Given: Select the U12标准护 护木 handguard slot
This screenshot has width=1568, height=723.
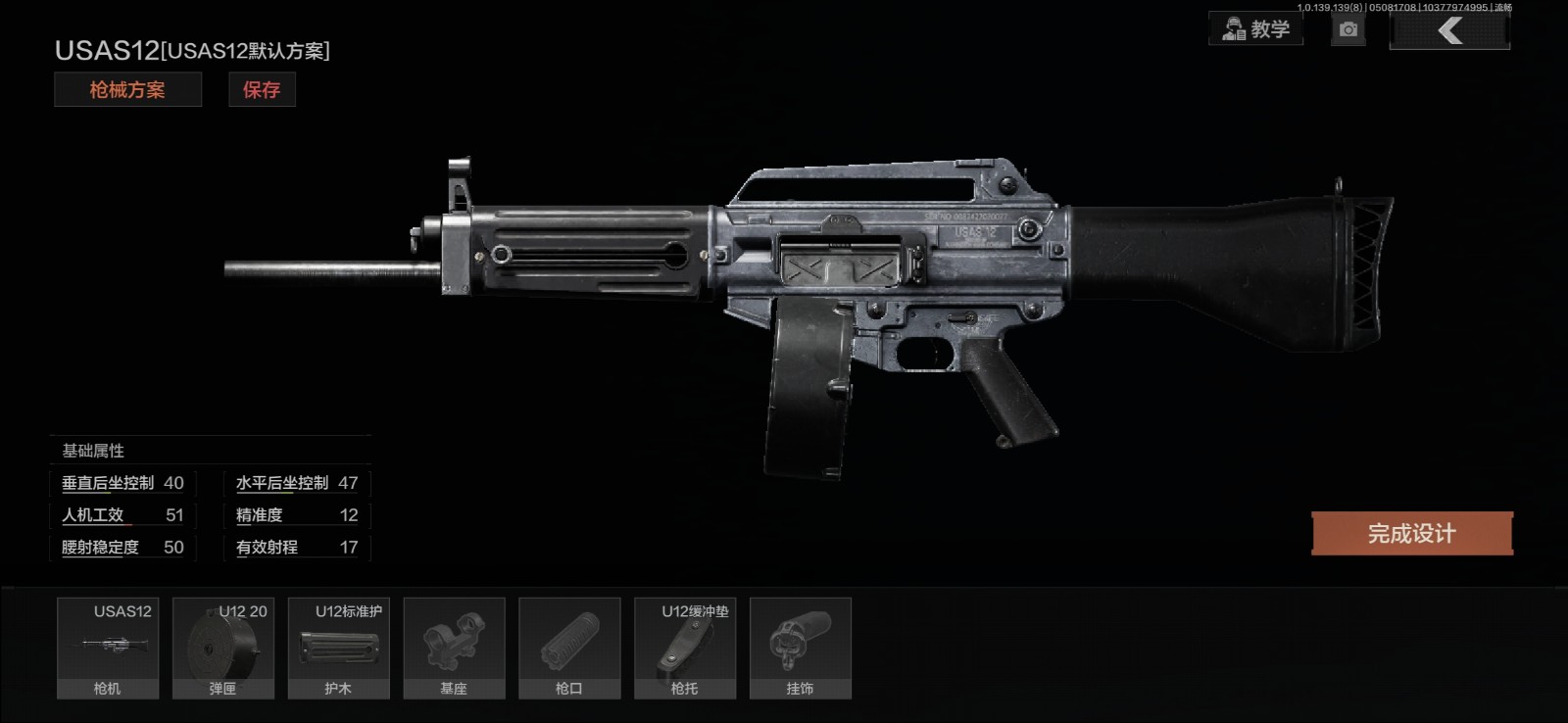Looking at the screenshot, I should (x=339, y=648).
